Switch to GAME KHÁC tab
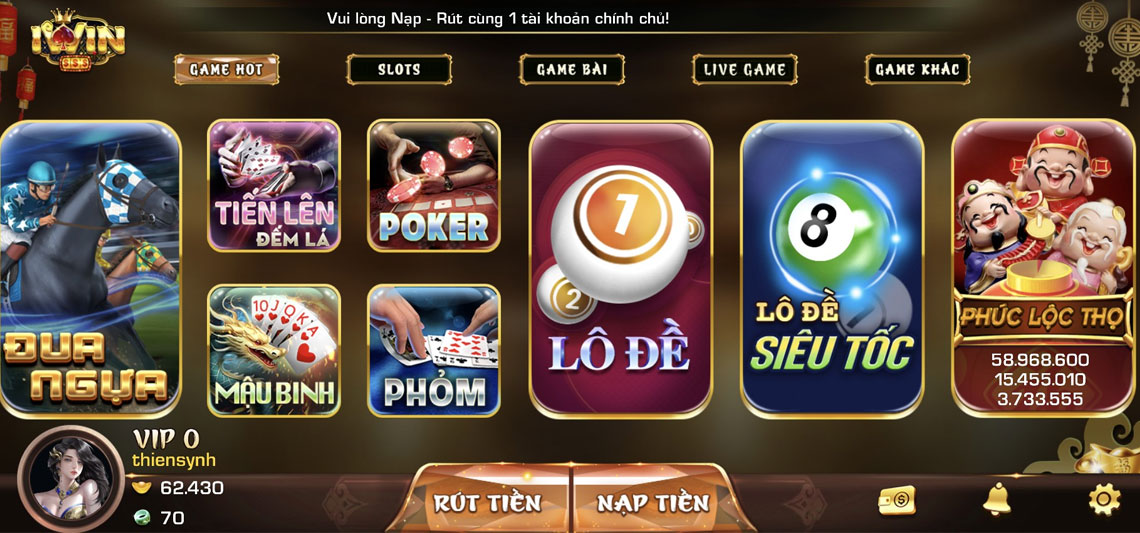 917,69
